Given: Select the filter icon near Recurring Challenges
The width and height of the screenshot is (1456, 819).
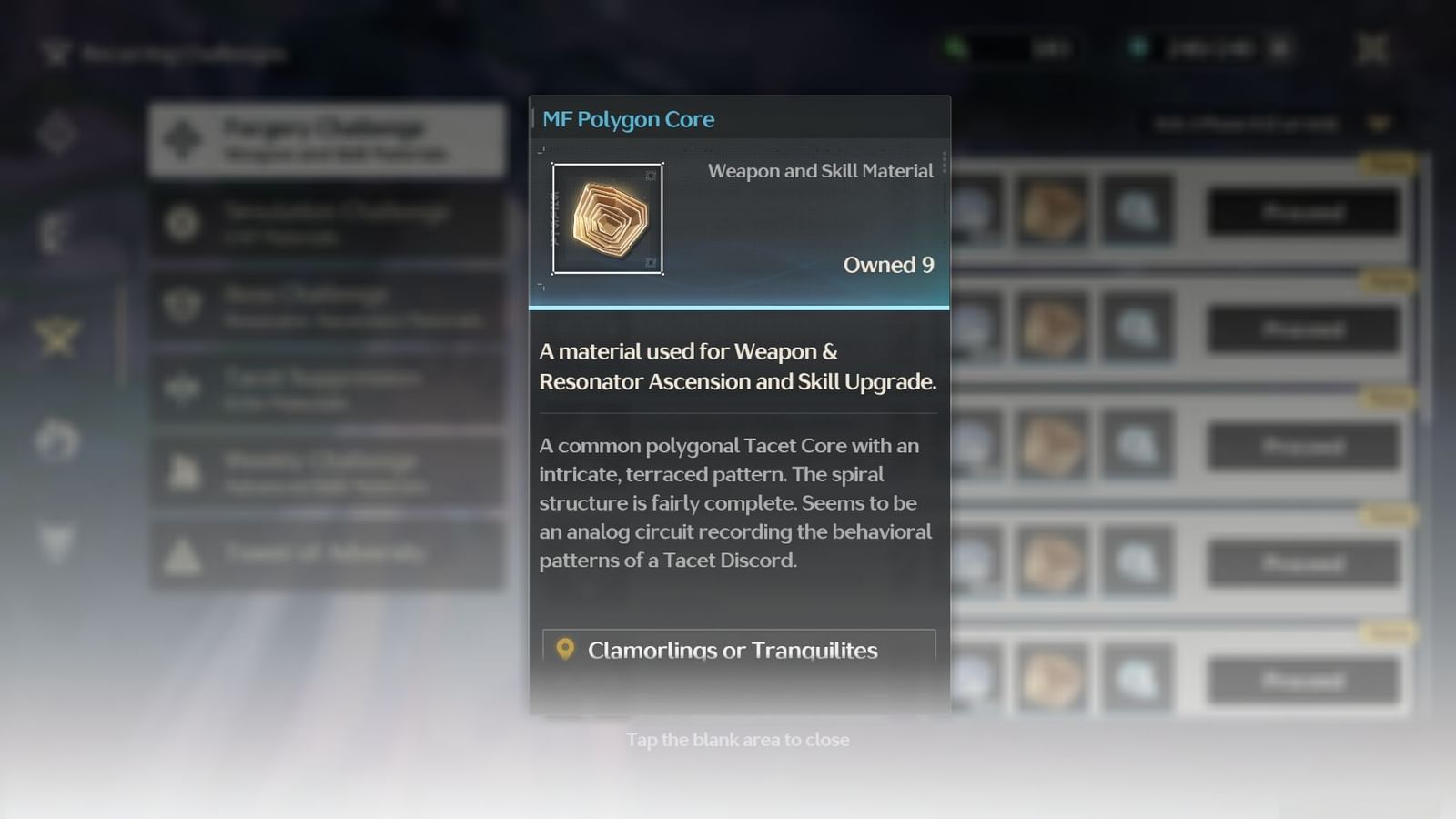Looking at the screenshot, I should 56,53.
